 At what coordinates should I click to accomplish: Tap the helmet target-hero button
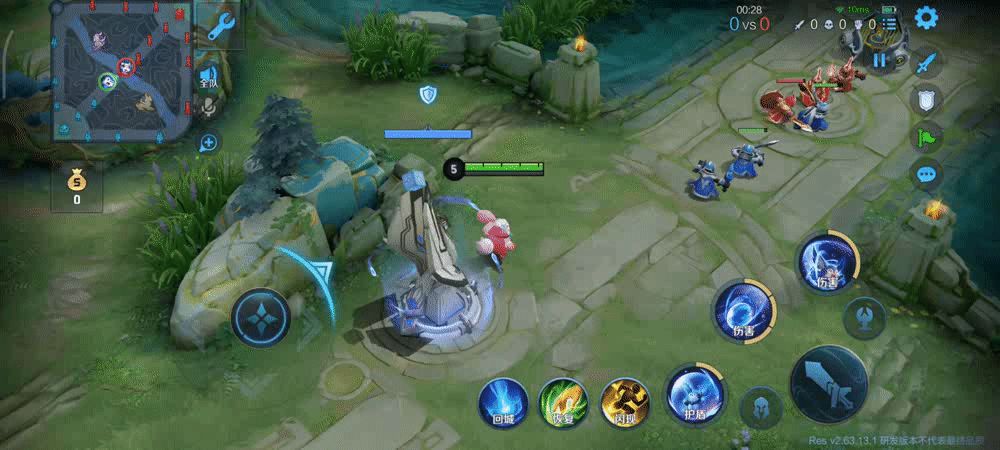[x=762, y=407]
